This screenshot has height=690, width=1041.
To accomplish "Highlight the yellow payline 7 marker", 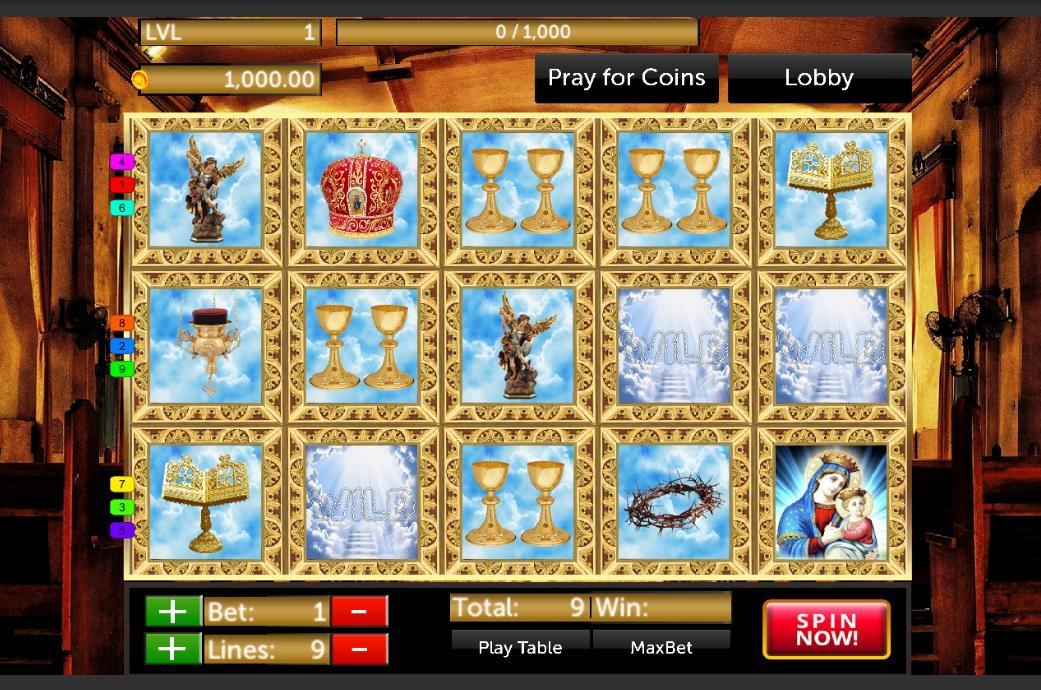I will pos(122,484).
